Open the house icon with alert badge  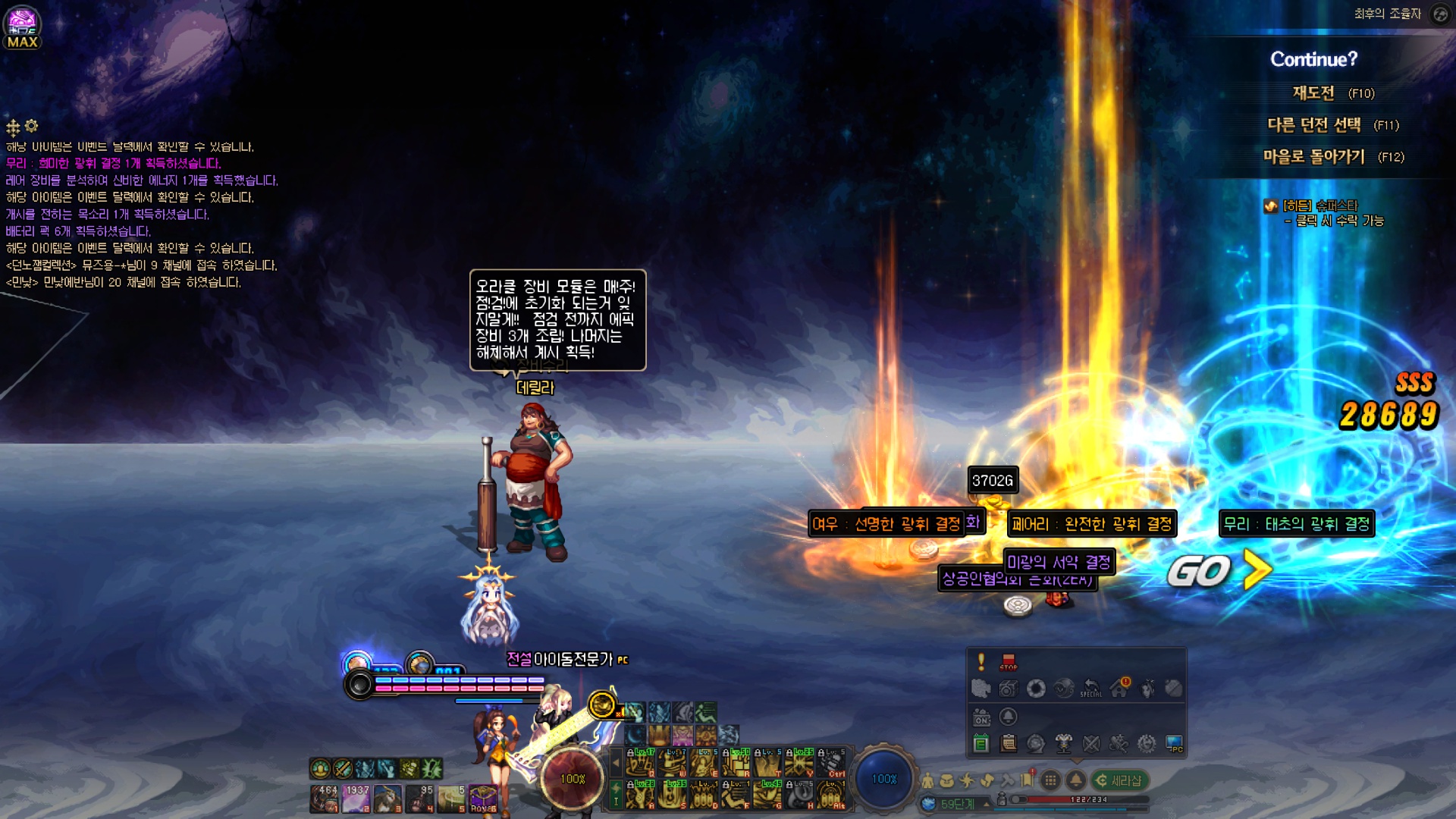(x=1119, y=688)
